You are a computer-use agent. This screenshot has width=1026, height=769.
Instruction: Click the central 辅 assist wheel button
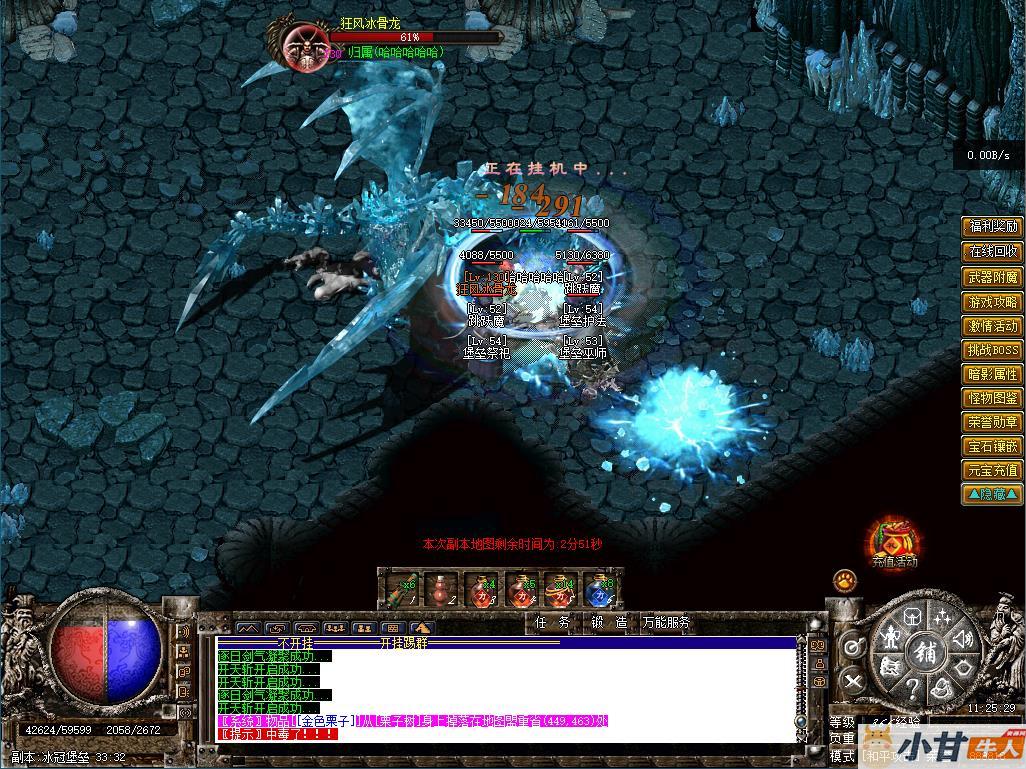click(x=923, y=651)
